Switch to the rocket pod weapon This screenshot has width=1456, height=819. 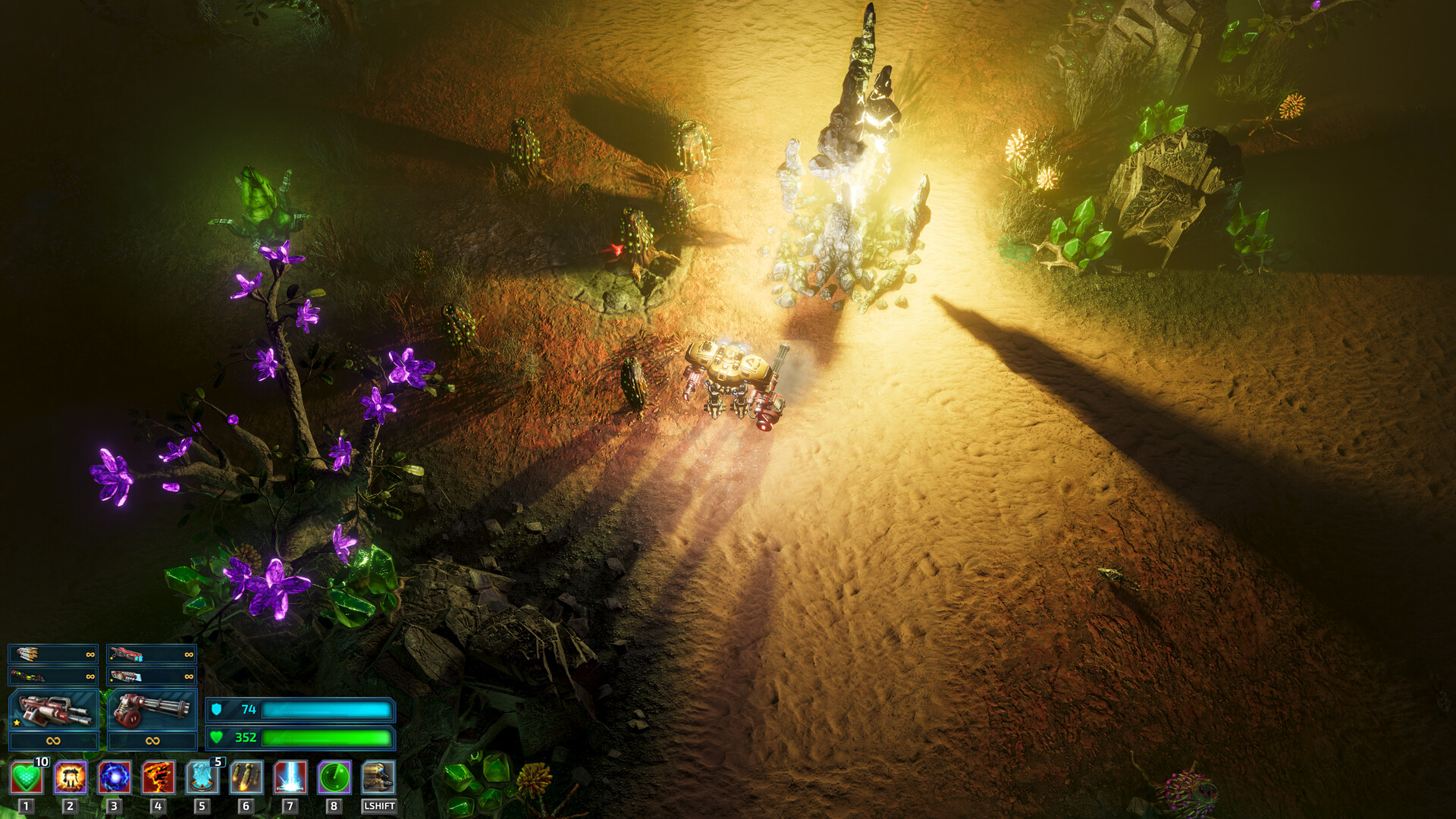(x=53, y=654)
